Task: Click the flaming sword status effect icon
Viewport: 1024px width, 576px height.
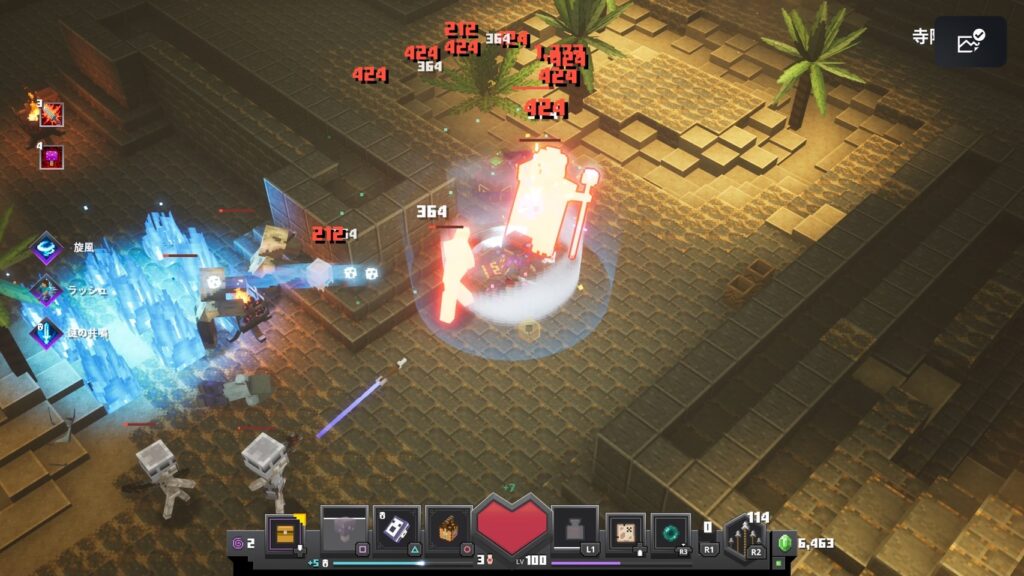Action: coord(51,113)
